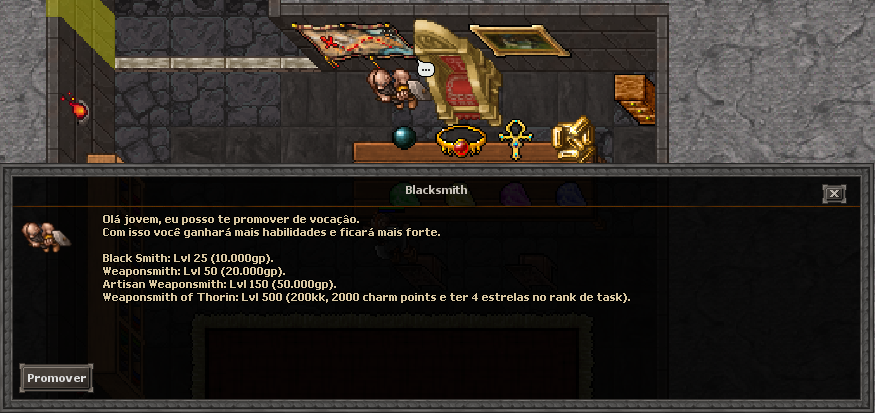Click the Promover button
The height and width of the screenshot is (413, 875).
point(56,378)
